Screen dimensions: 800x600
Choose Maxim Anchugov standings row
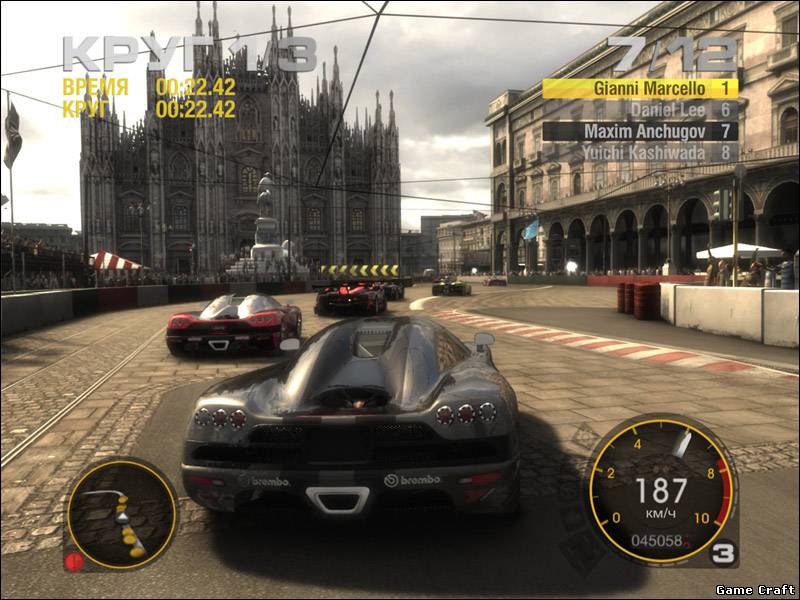(640, 131)
